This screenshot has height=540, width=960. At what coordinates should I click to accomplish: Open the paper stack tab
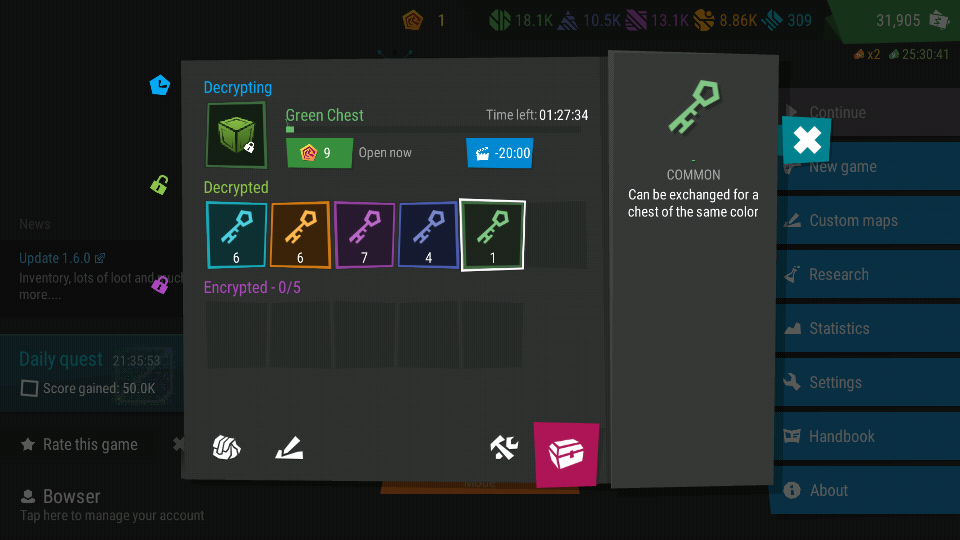[x=290, y=449]
